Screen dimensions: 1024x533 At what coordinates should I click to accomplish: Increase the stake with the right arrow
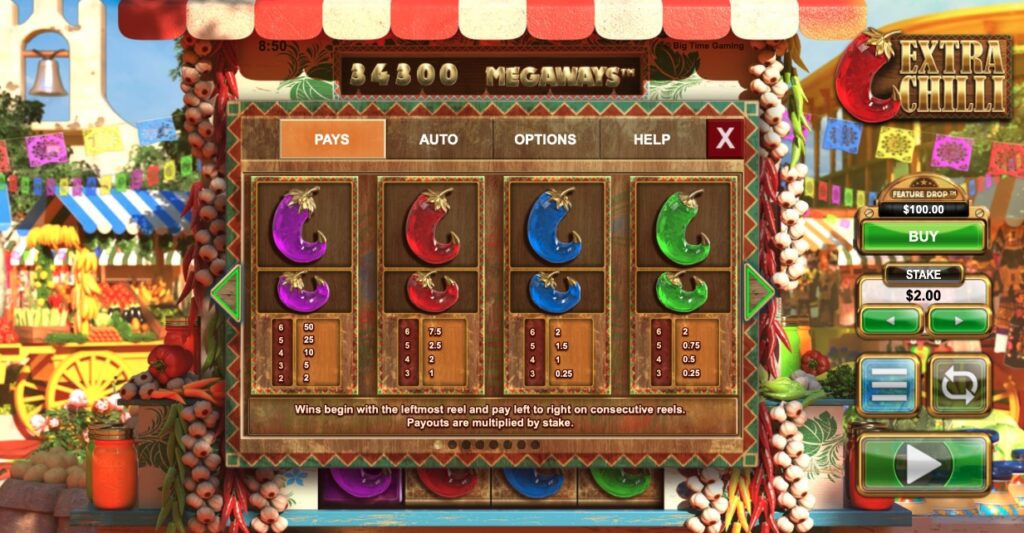[958, 321]
